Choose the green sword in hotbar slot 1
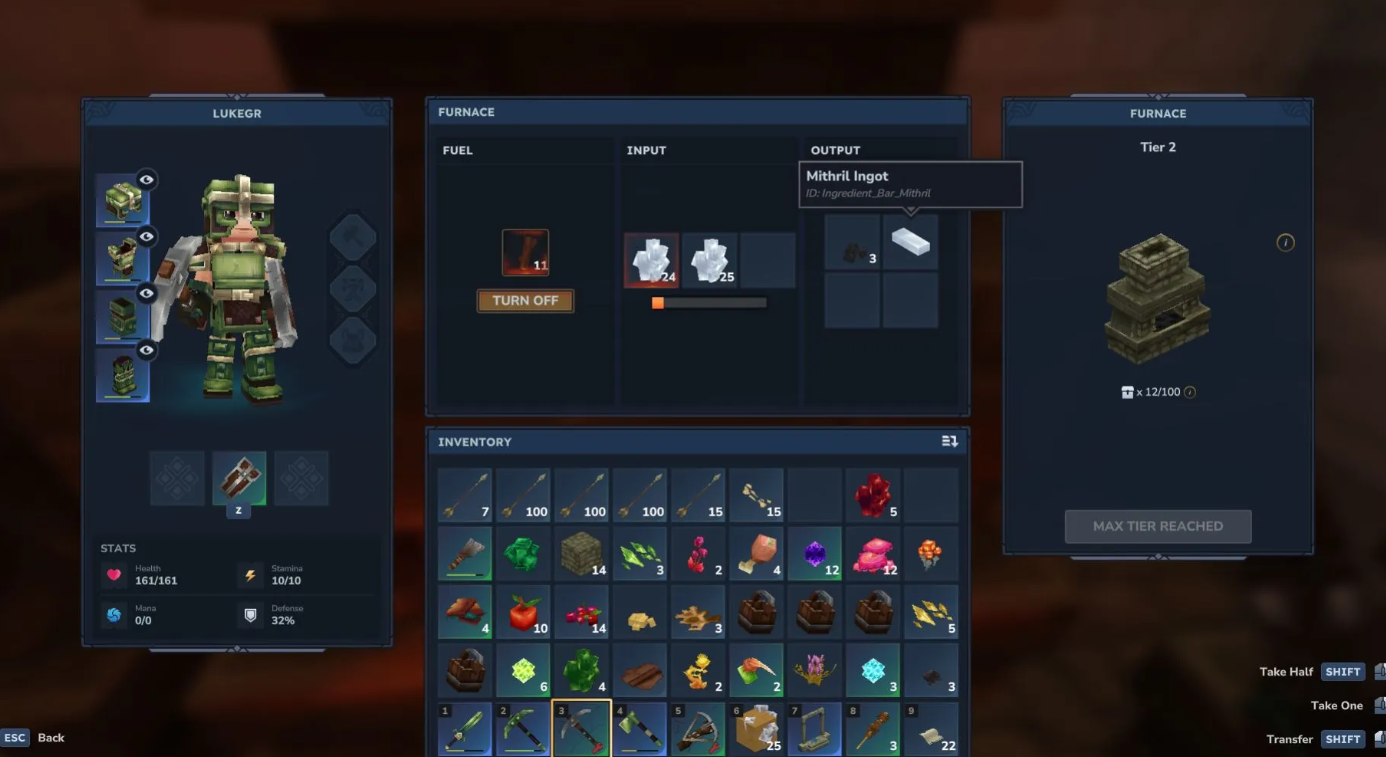The image size is (1386, 757). coord(464,729)
